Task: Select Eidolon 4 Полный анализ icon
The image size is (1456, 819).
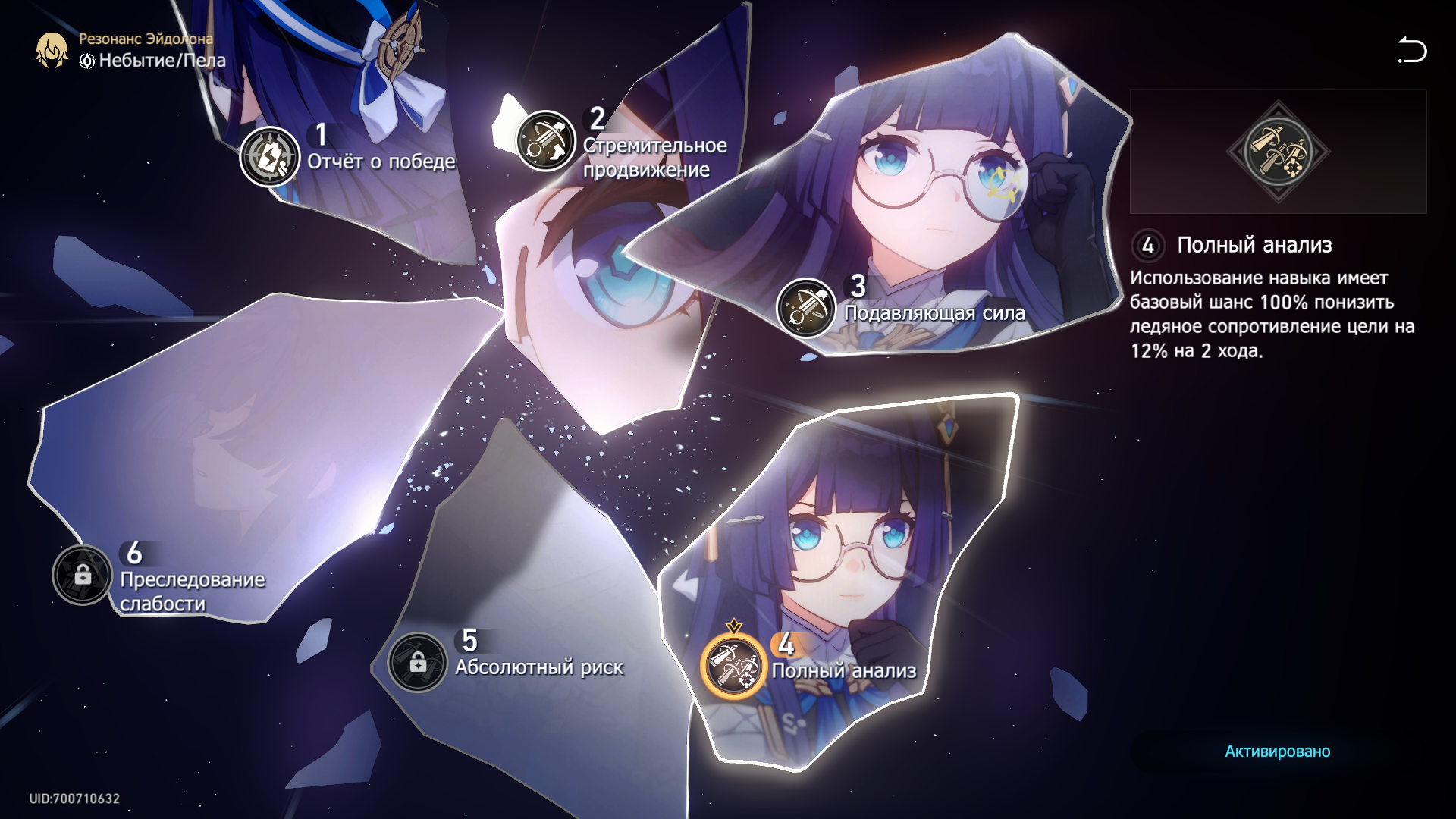Action: (733, 665)
